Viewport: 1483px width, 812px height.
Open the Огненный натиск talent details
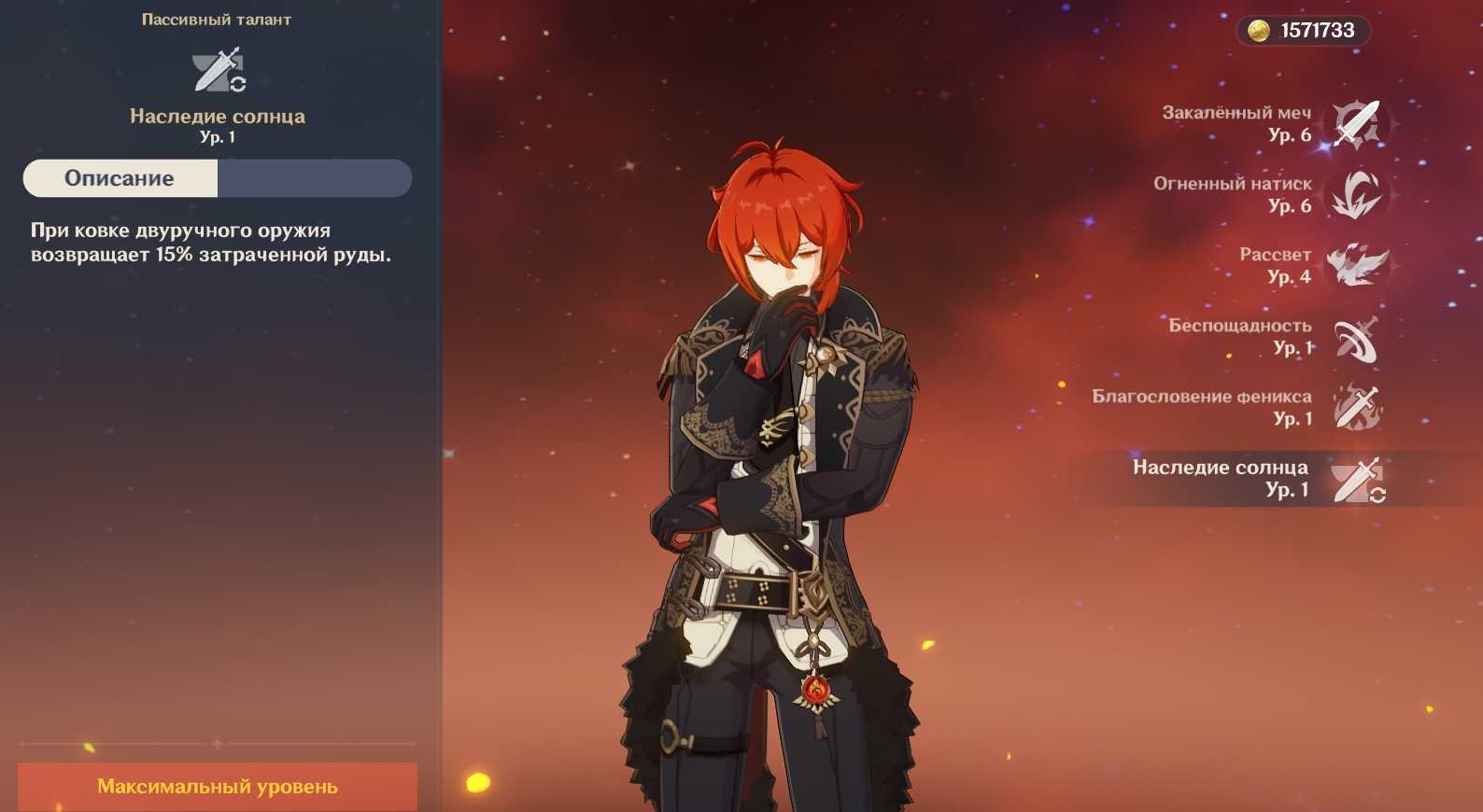[x=1355, y=195]
